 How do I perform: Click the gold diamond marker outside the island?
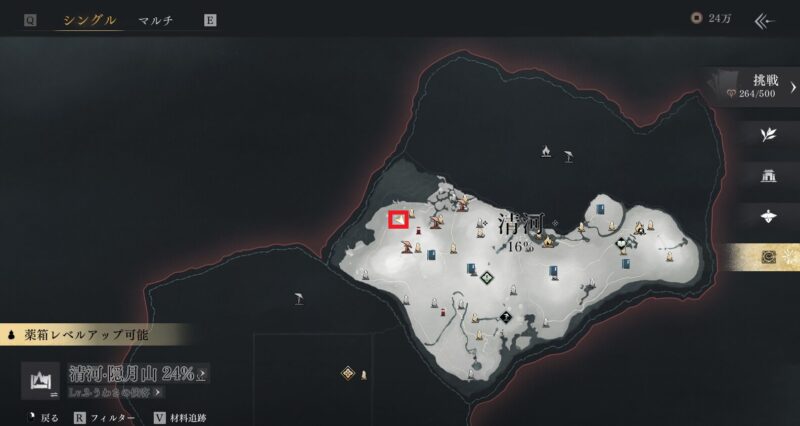click(x=347, y=372)
